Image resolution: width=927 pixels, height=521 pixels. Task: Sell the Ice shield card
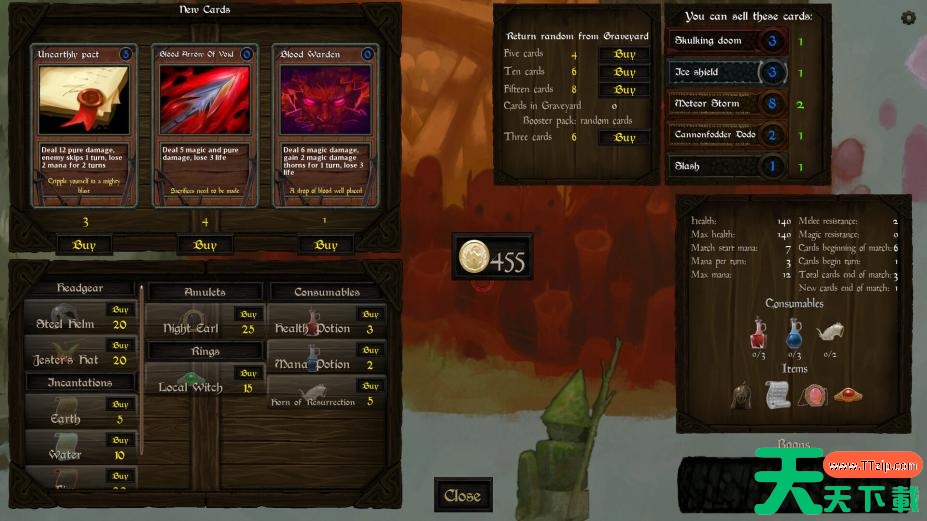tap(727, 73)
